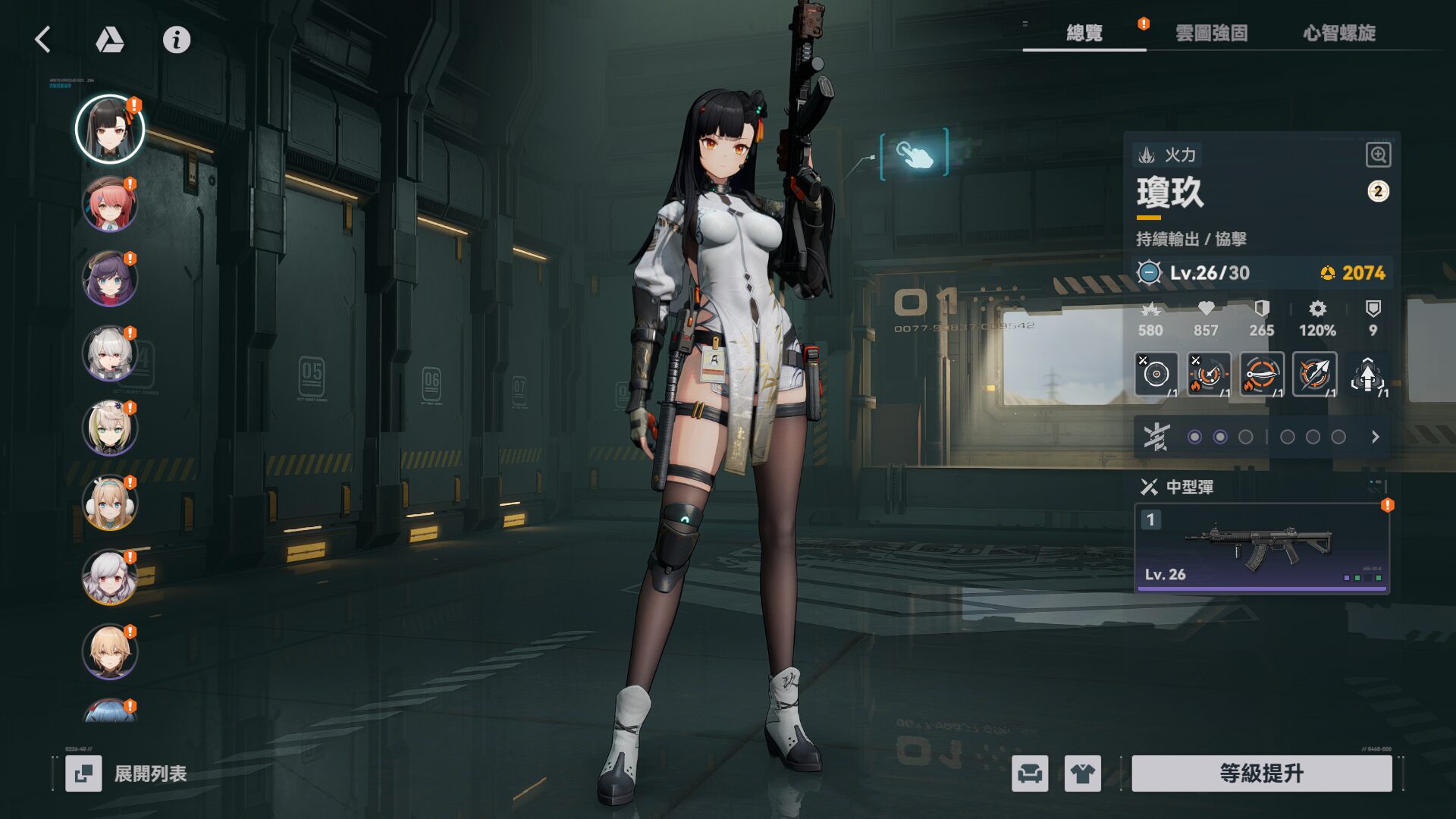Switch to the 總覽 overview tab
This screenshot has height=819, width=1456.
[x=1084, y=33]
